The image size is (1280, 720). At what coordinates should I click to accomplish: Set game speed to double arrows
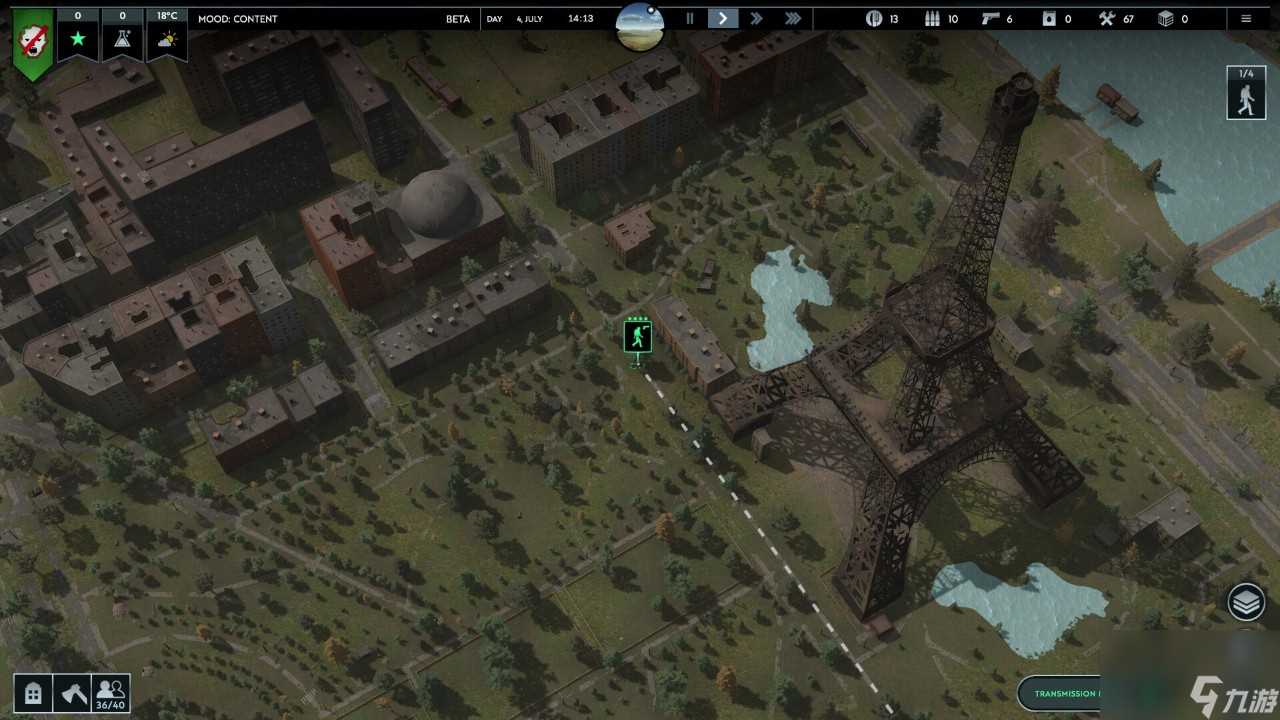[757, 18]
